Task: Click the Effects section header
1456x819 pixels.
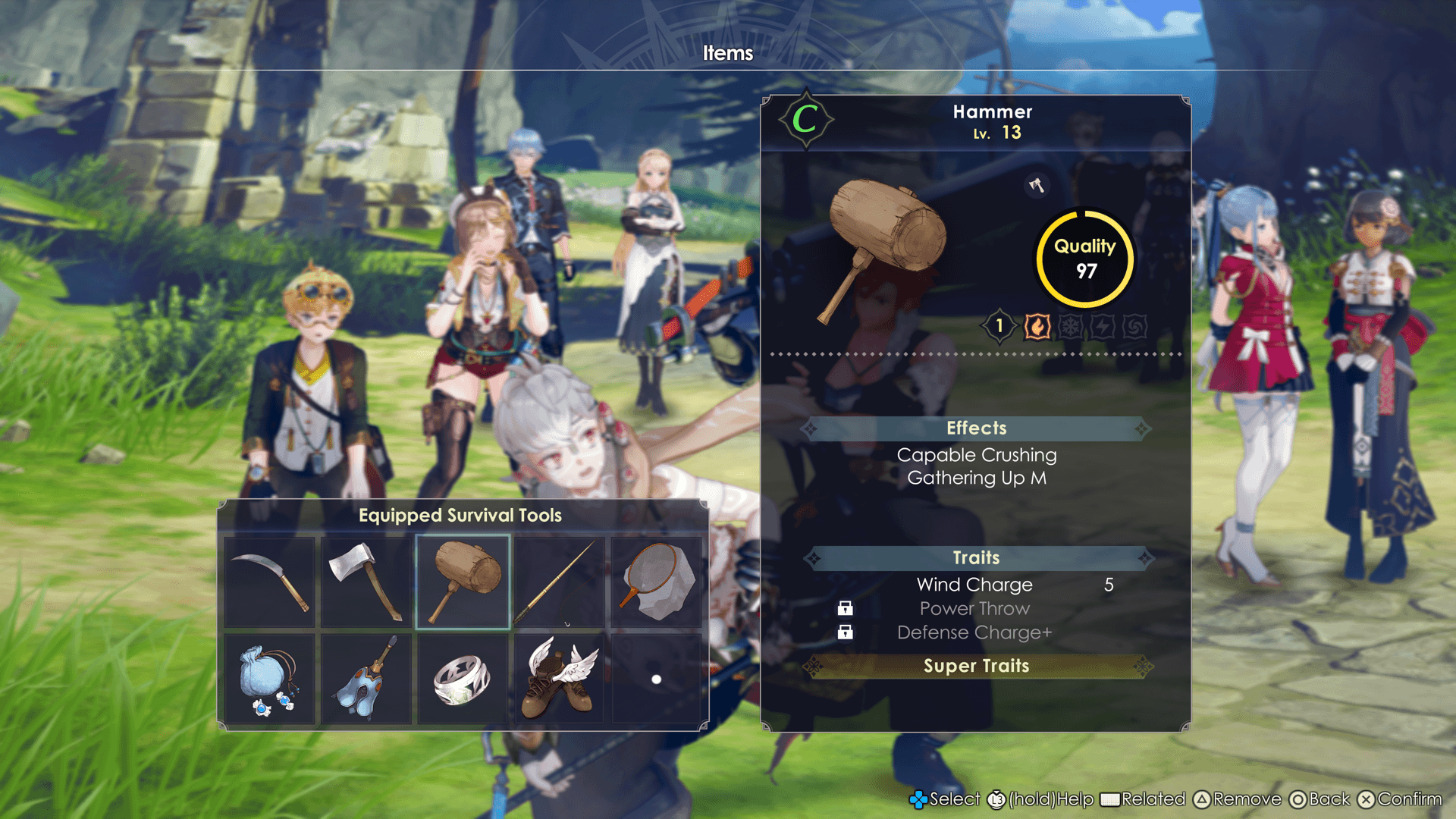Action: click(x=976, y=428)
